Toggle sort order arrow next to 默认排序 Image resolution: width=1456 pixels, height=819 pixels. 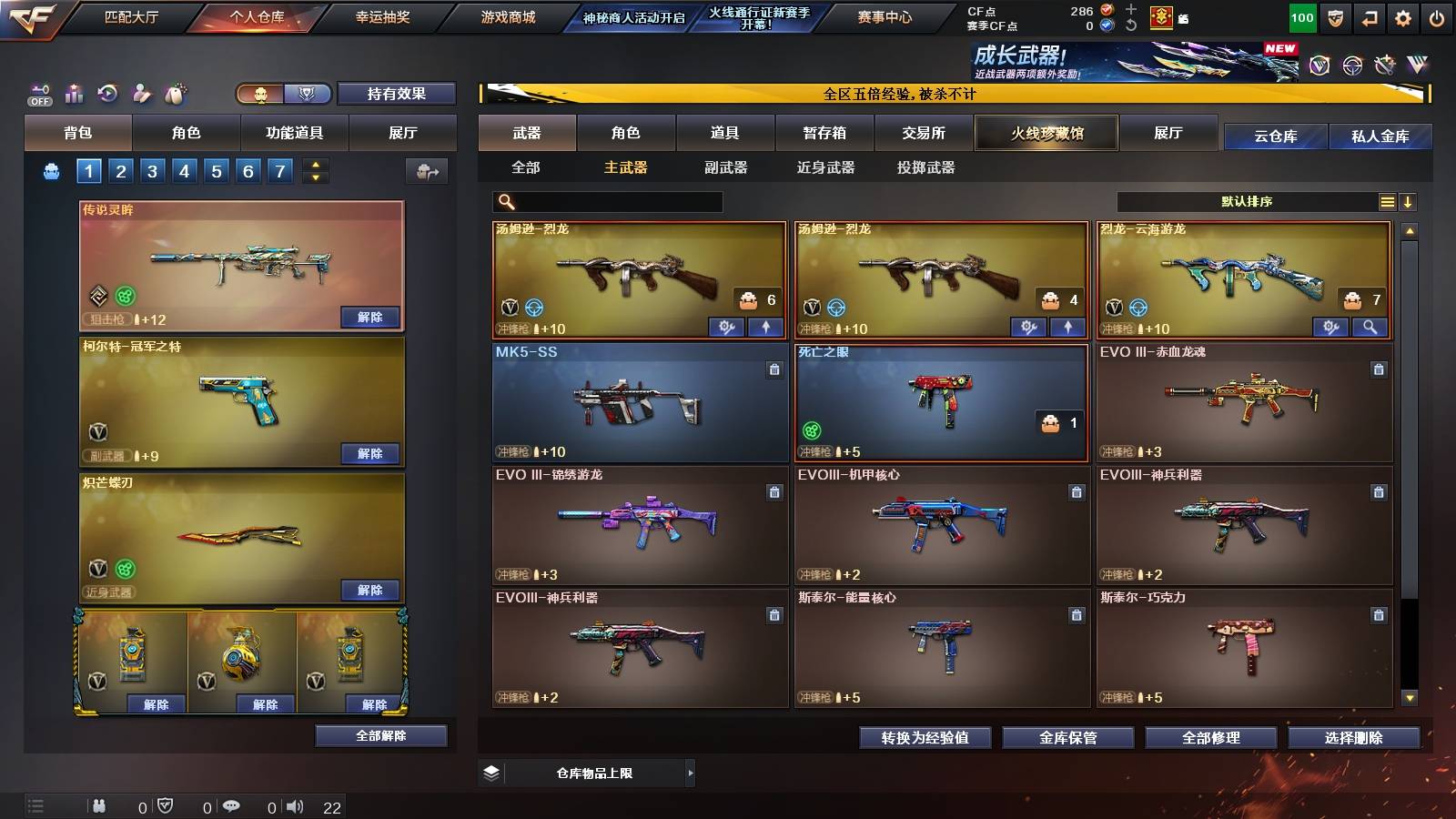(1409, 202)
